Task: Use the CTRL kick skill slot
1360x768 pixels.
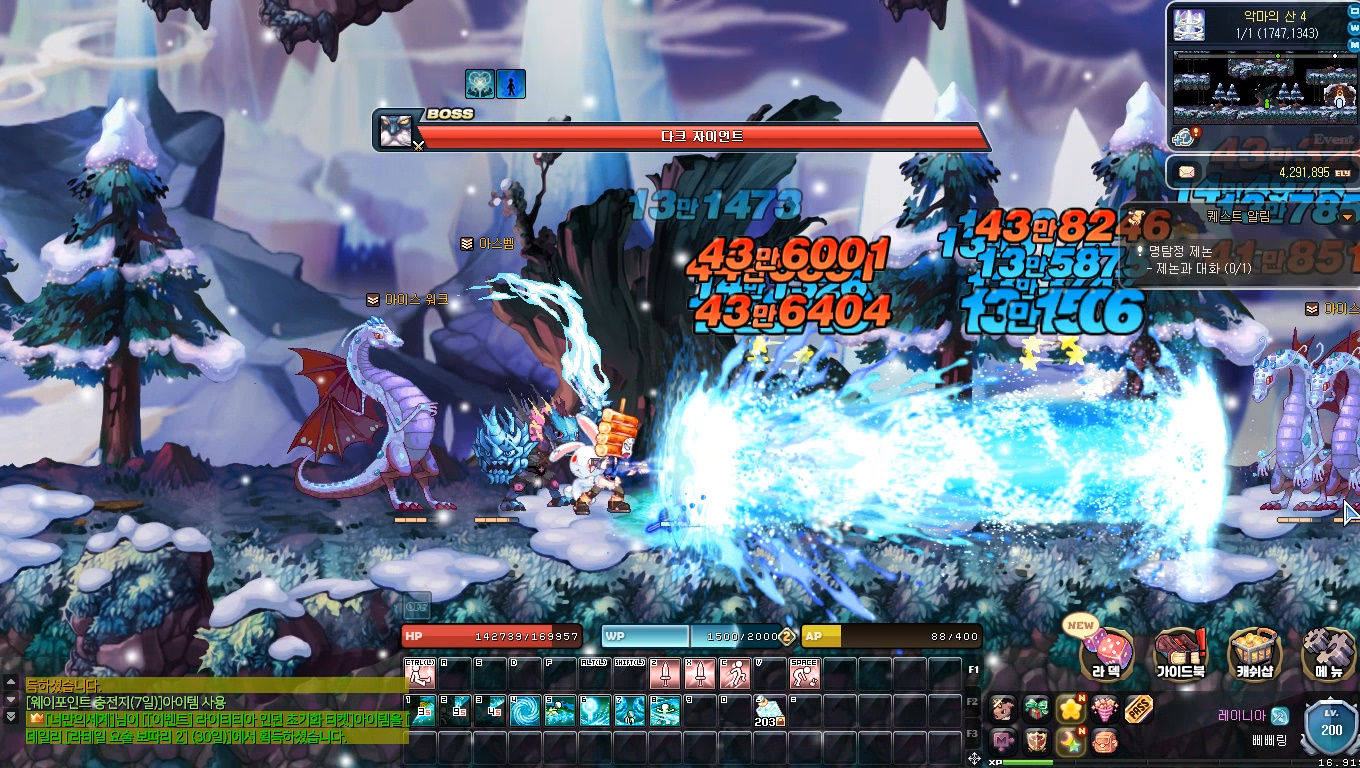Action: coord(420,673)
